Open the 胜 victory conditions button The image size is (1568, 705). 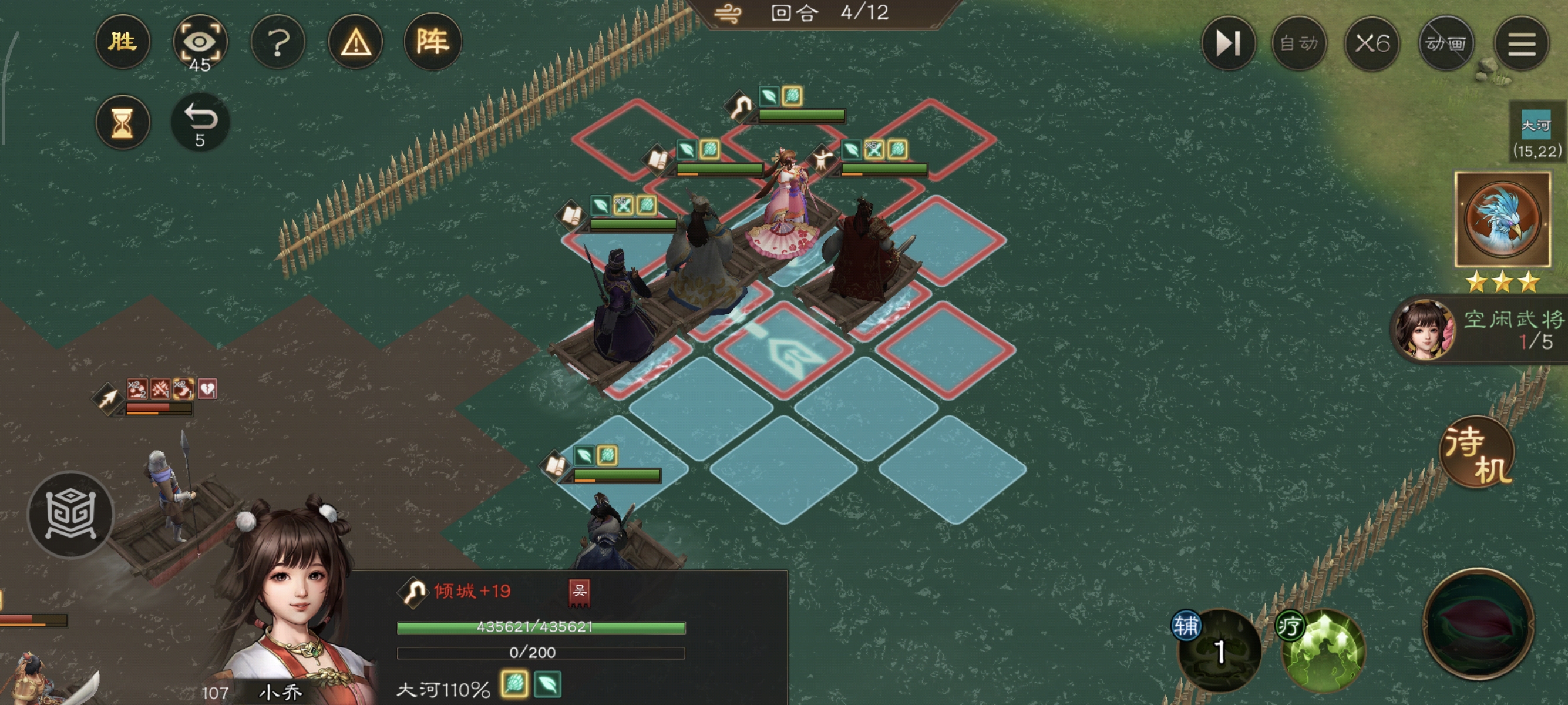coord(122,41)
